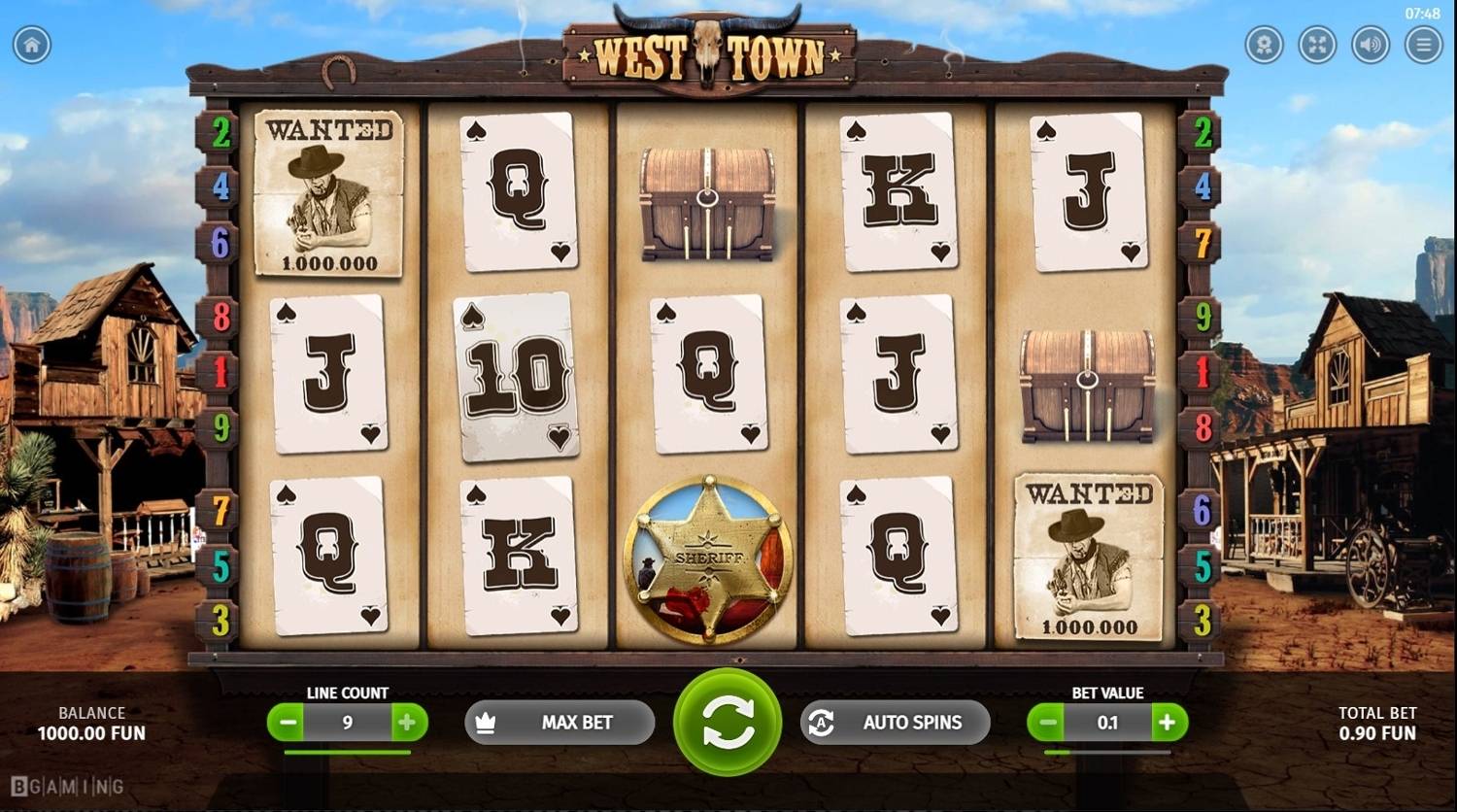Click the treasure chest symbol on the middle reel

tap(706, 202)
